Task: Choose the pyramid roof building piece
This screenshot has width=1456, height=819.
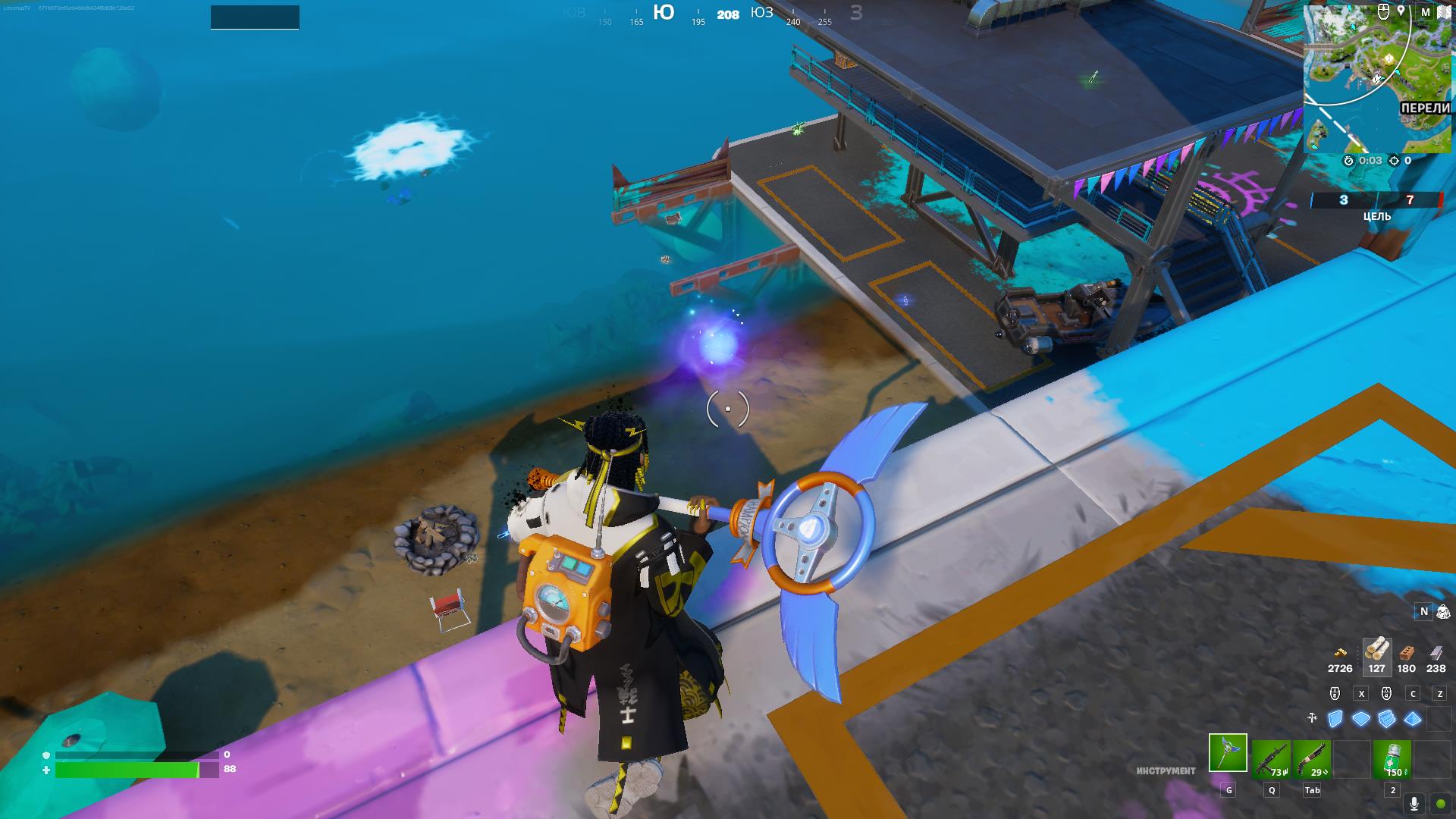Action: click(1413, 718)
